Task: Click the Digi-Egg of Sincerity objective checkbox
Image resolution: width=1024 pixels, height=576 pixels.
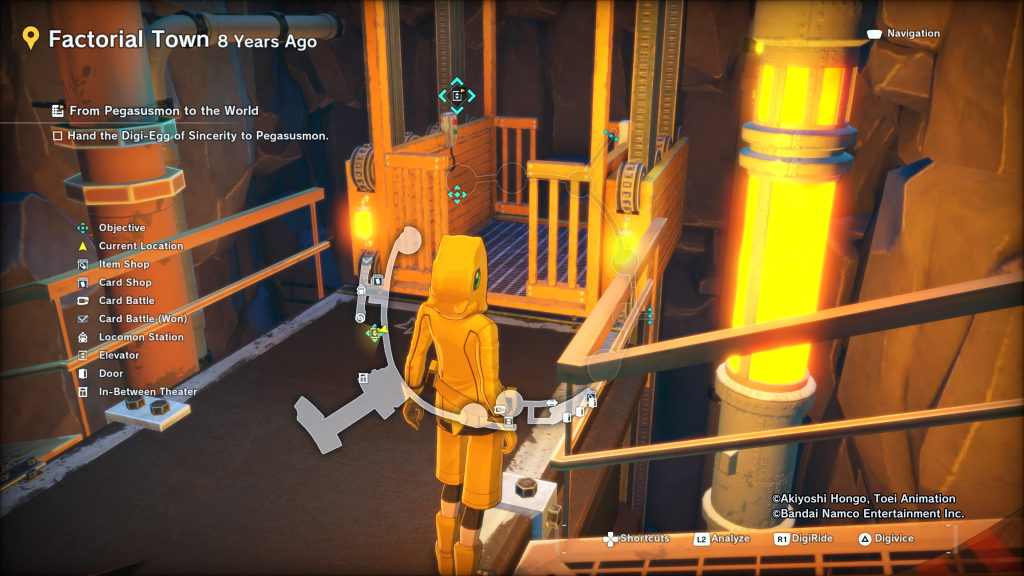Action: pyautogui.click(x=58, y=135)
